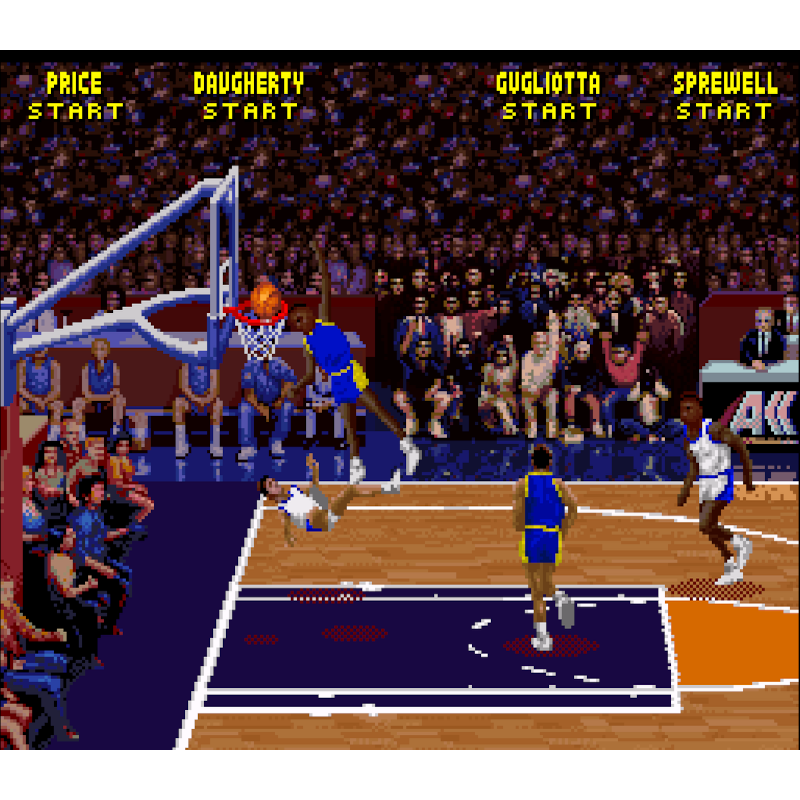The image size is (800, 800).
Task: Join as Price with his START slot
Action: [75, 111]
